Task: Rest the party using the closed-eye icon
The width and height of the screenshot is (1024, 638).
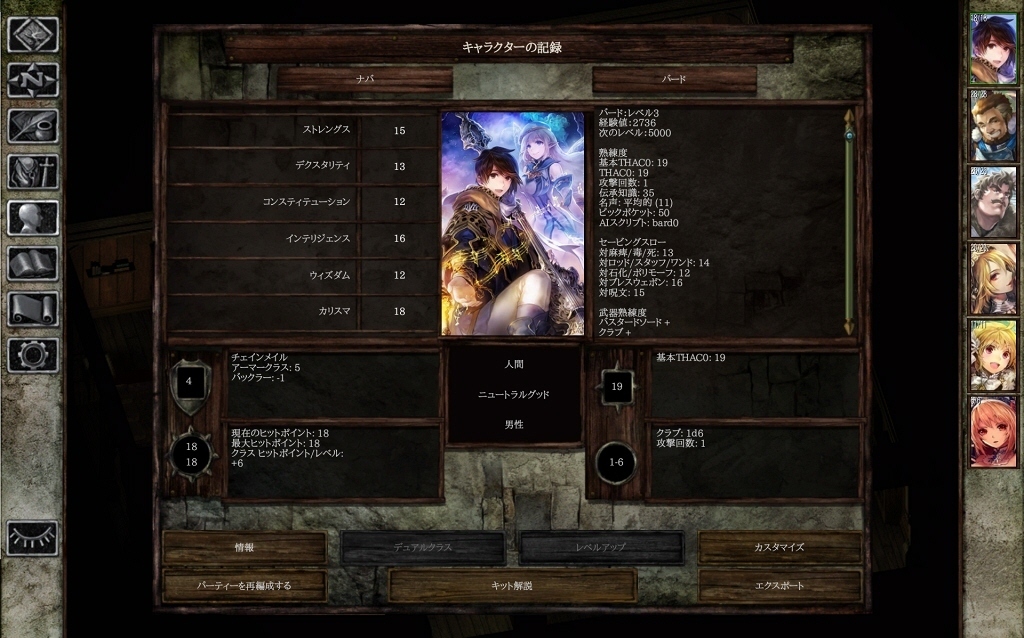Action: point(33,538)
